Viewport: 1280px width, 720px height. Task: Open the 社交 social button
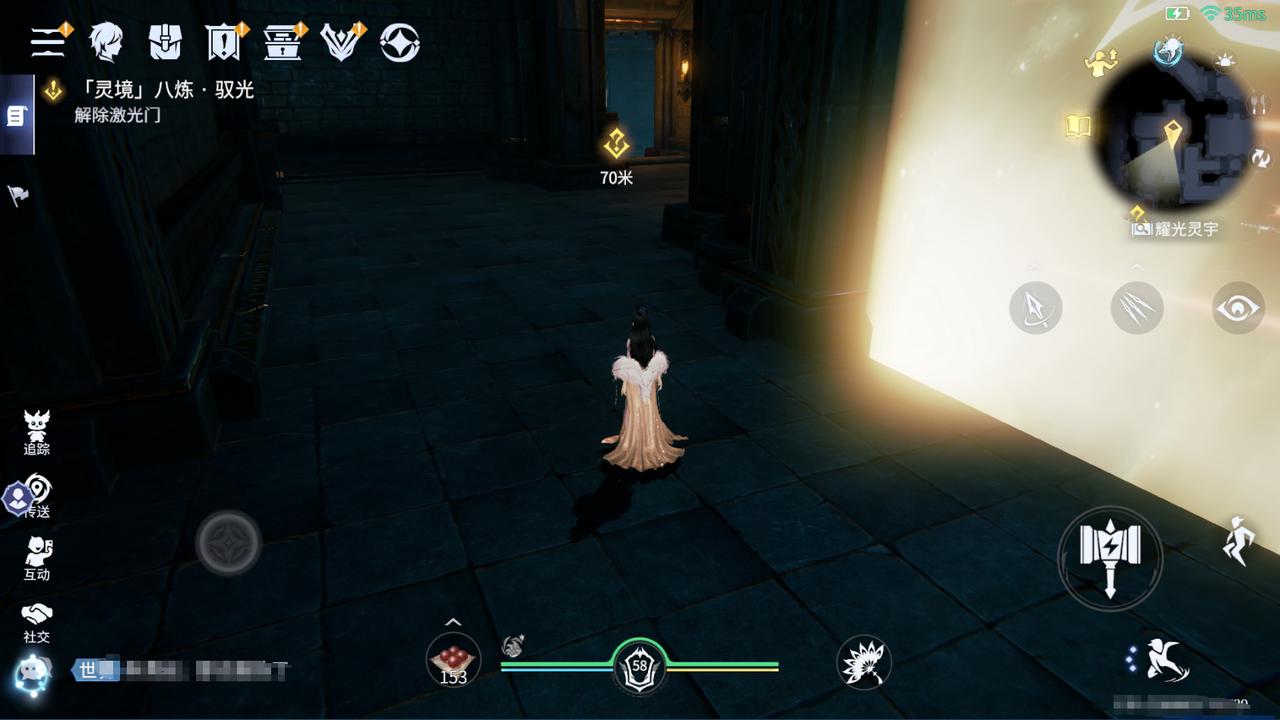tap(37, 621)
